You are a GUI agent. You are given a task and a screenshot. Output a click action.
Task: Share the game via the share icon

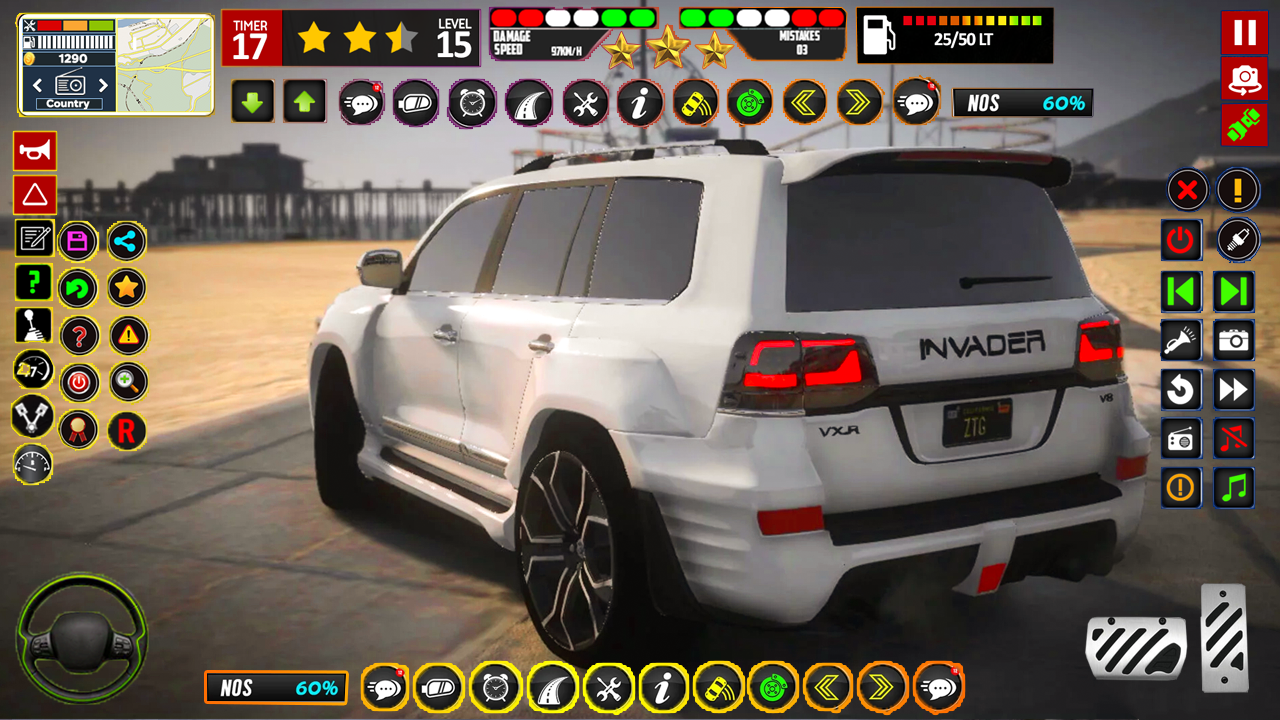[126, 240]
